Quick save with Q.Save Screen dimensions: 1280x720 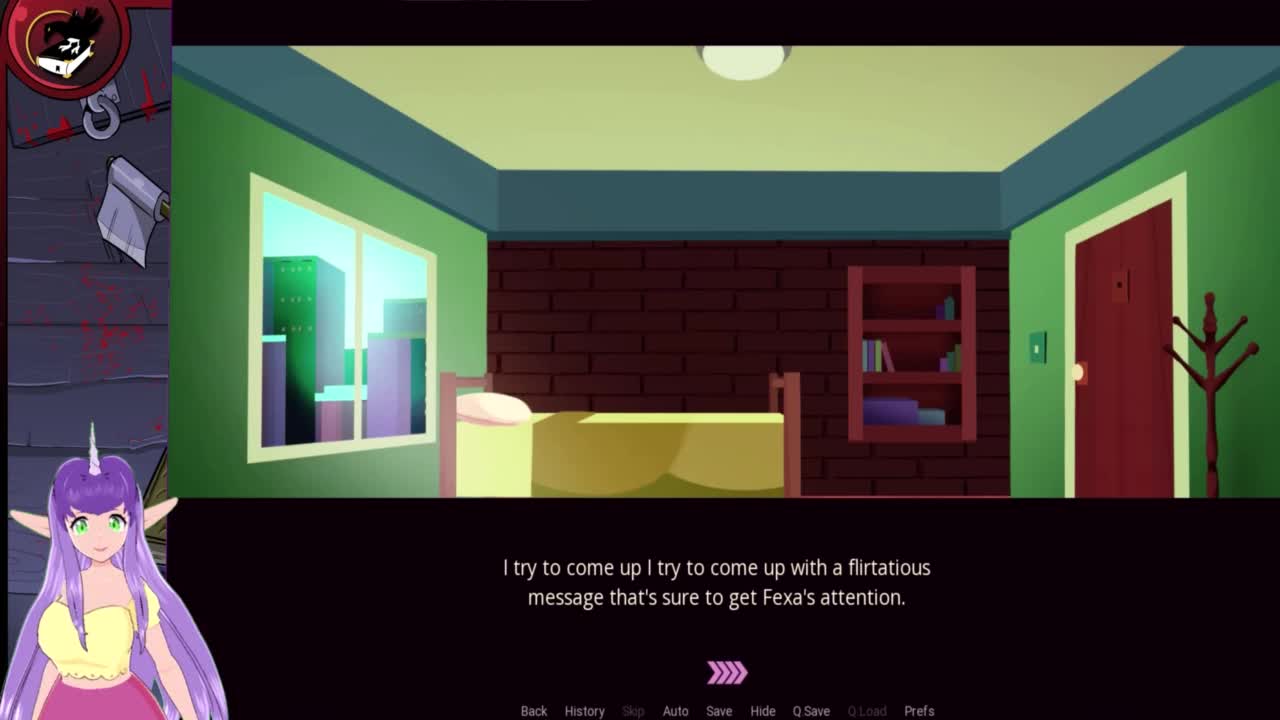(811, 711)
